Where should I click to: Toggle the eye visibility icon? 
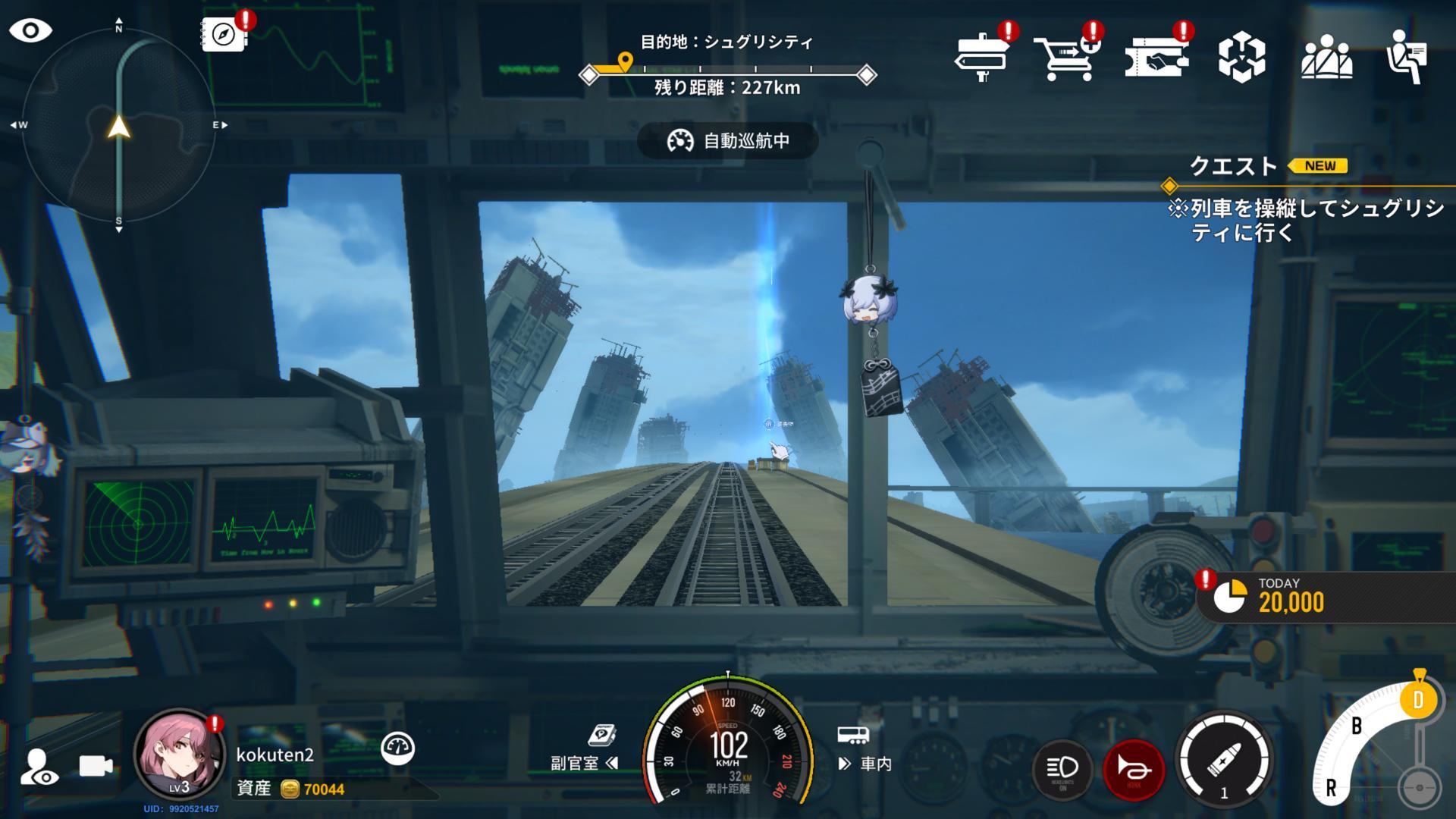(30, 31)
